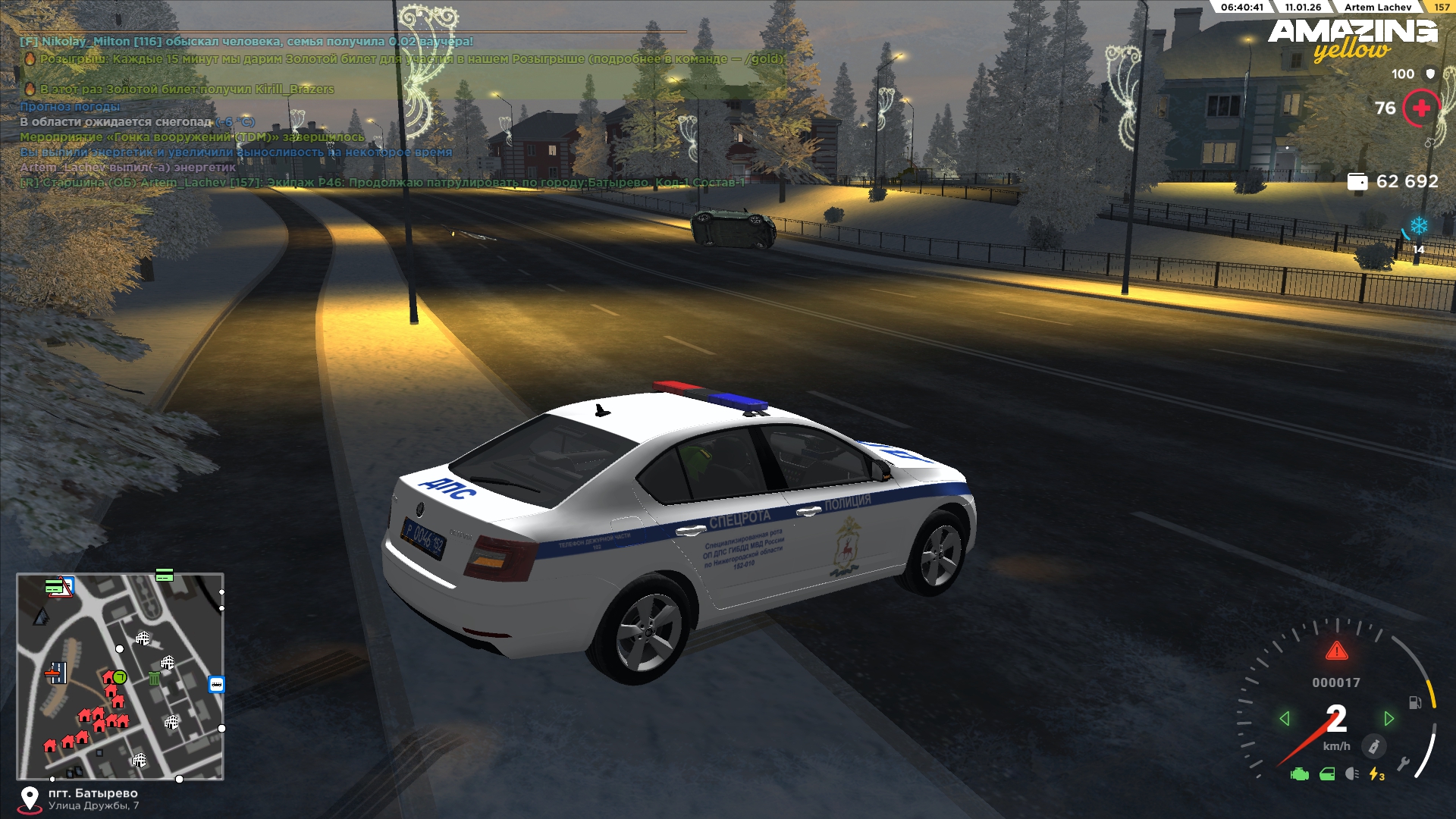The image size is (1456, 819).
Task: Toggle the red hazard warning triangle
Action: coord(1336,651)
